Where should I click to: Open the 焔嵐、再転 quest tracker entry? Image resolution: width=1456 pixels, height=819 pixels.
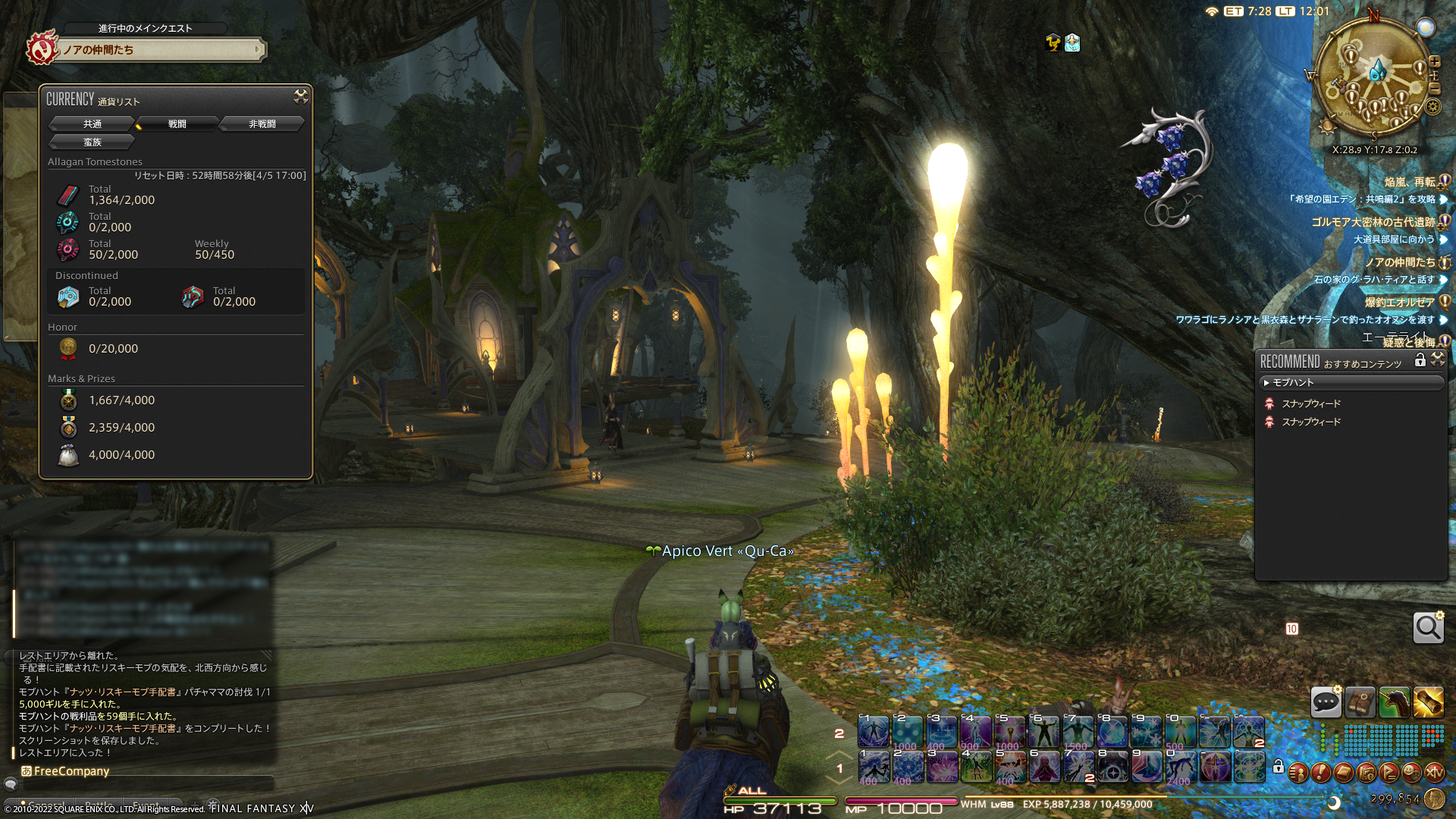(x=1409, y=182)
